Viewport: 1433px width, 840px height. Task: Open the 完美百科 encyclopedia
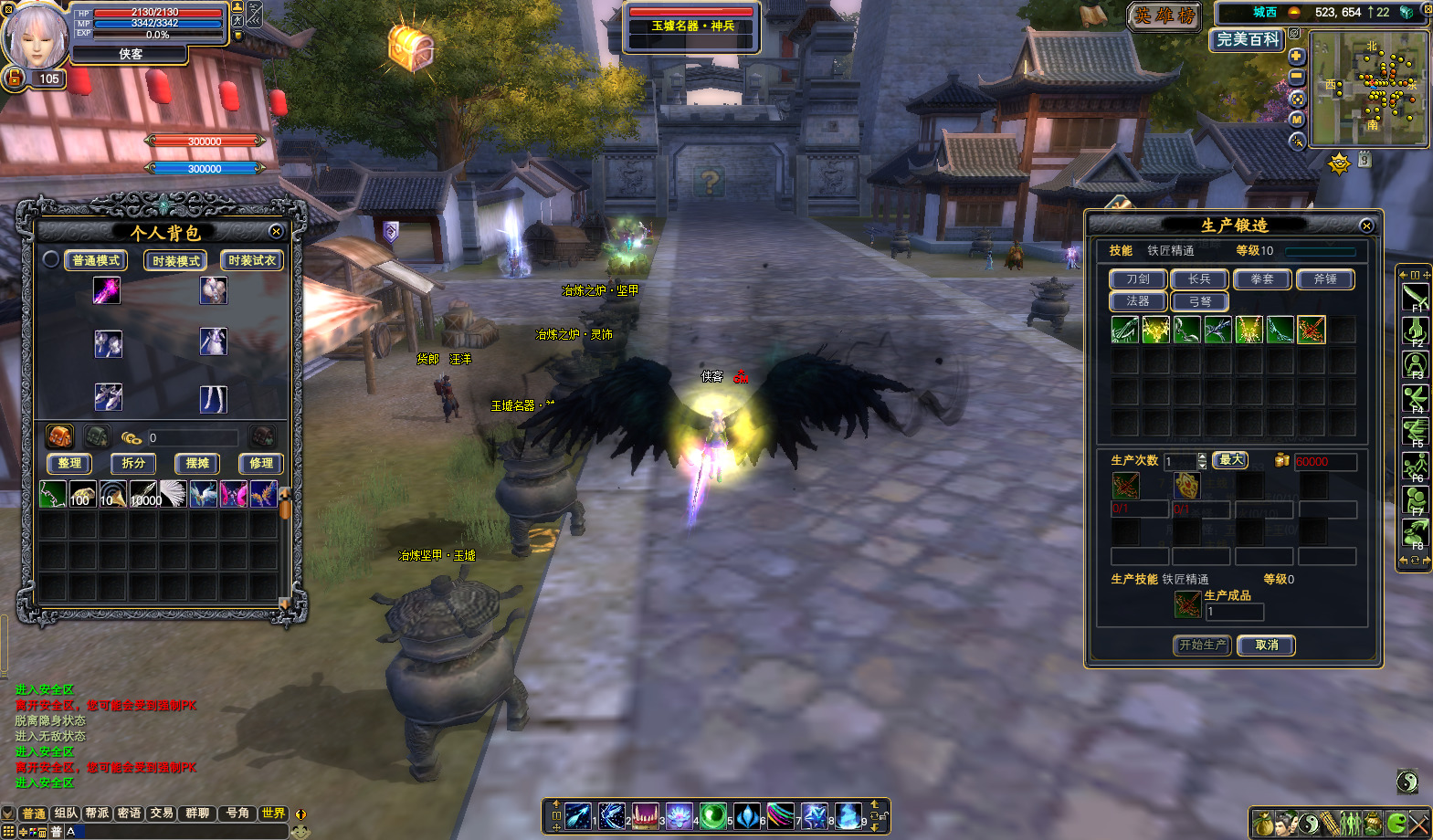[x=1248, y=39]
